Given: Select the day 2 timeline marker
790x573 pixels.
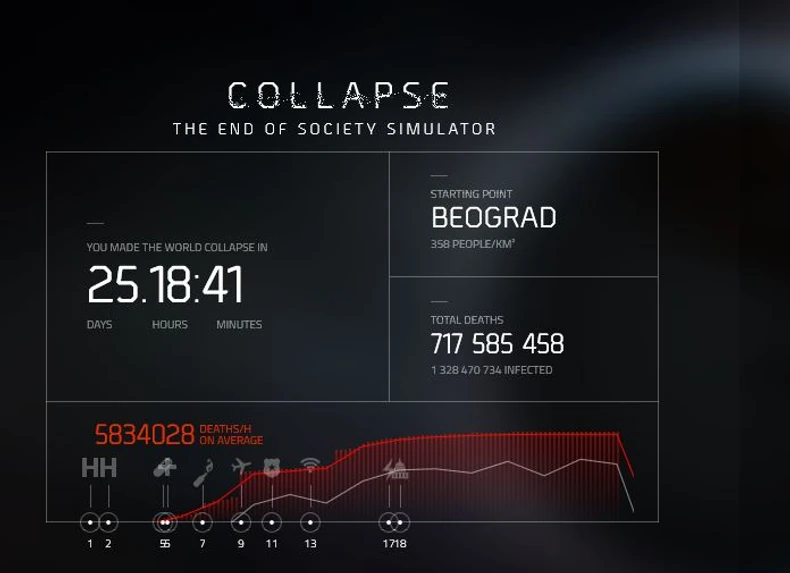Looking at the screenshot, I should click(108, 522).
